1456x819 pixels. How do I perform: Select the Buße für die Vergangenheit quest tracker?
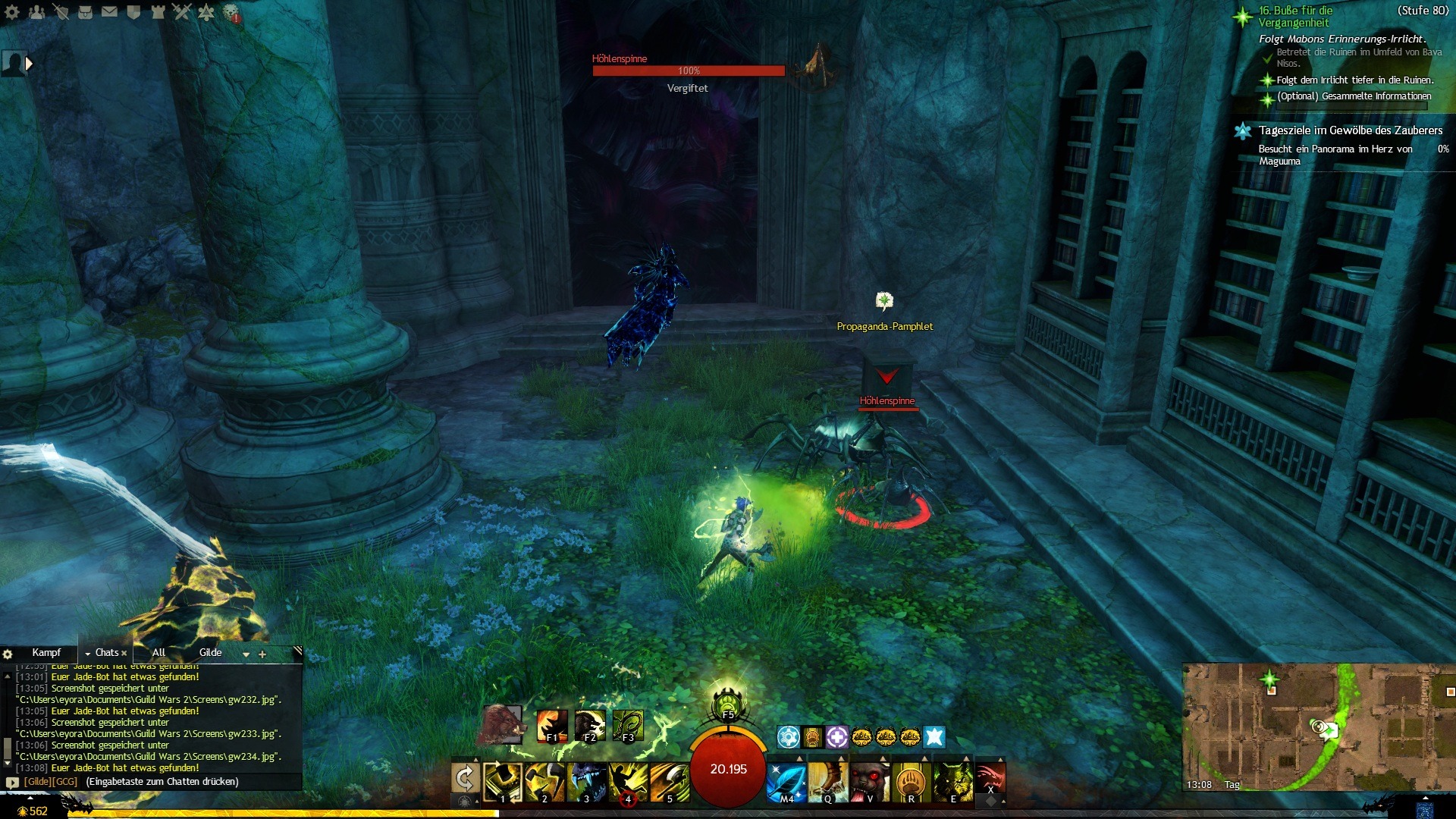[1295, 17]
